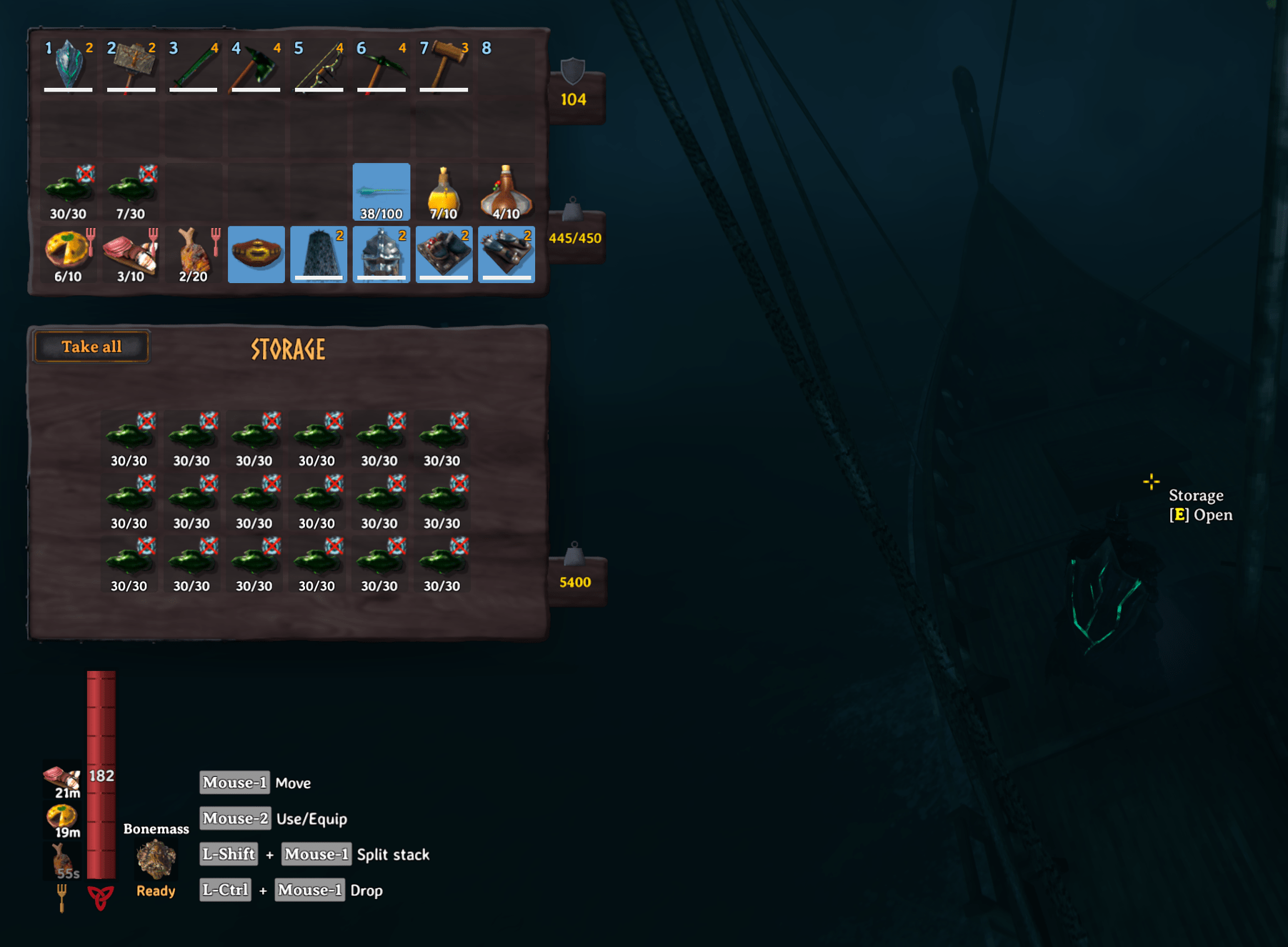The height and width of the screenshot is (947, 1288).
Task: Click the Megingjord belt inventory slot
Action: coord(256,254)
